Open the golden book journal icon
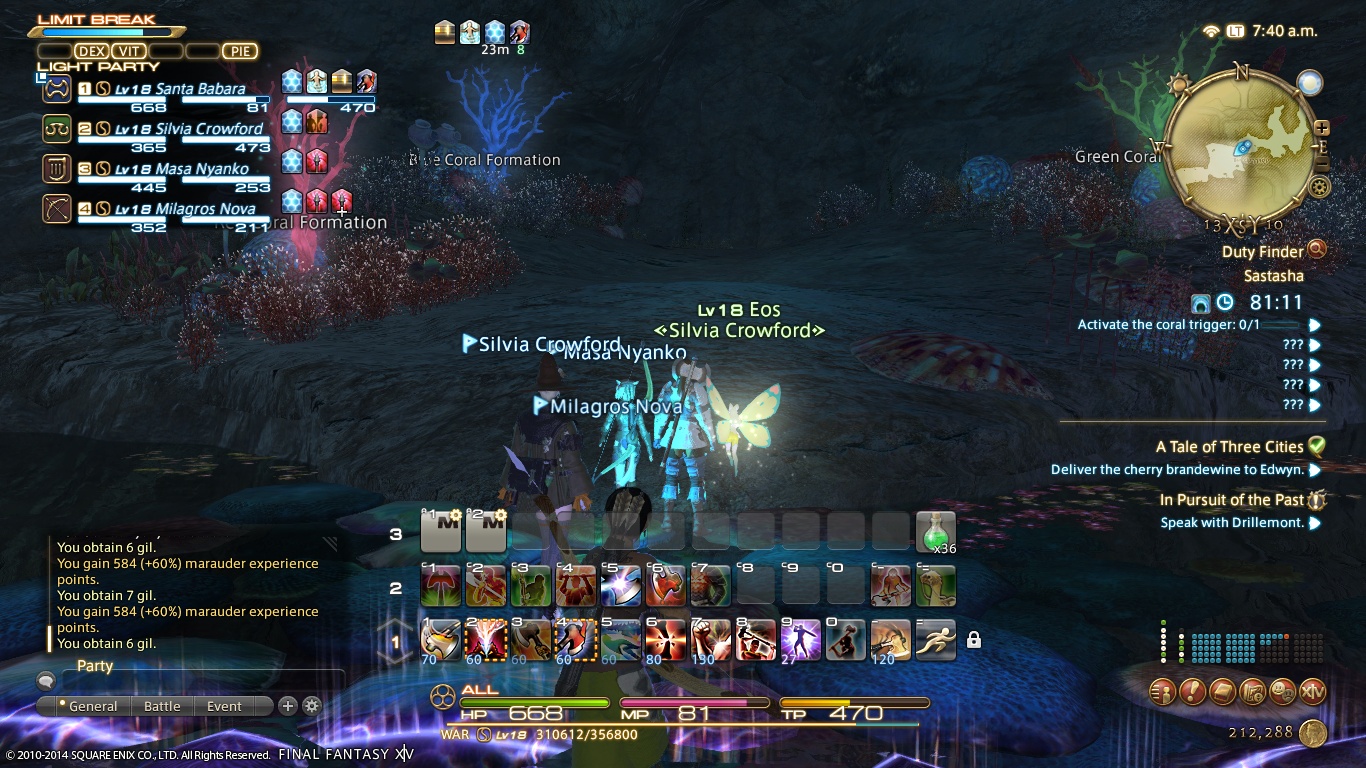Image resolution: width=1366 pixels, height=768 pixels. [x=1223, y=691]
